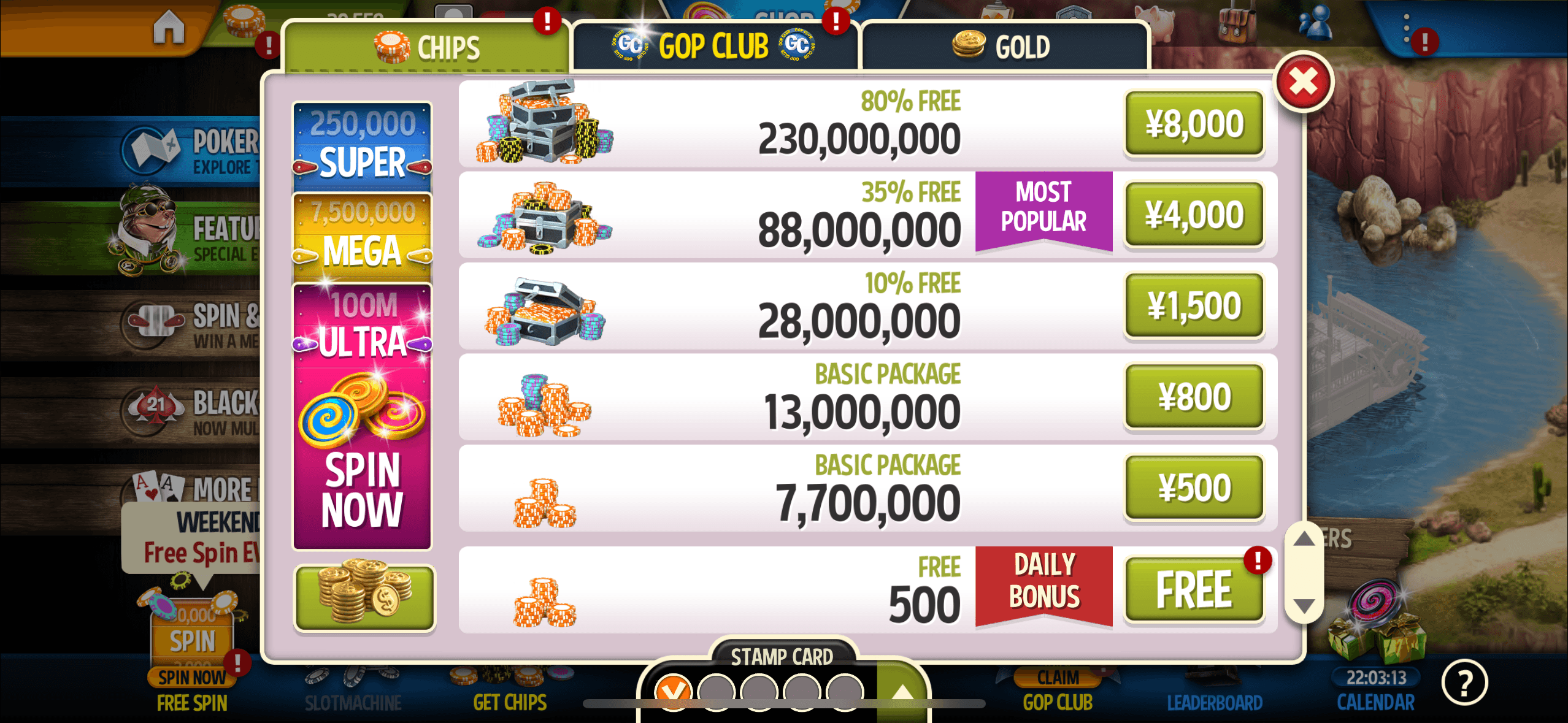Open the Slotmachine from the bottom bar

355,687
